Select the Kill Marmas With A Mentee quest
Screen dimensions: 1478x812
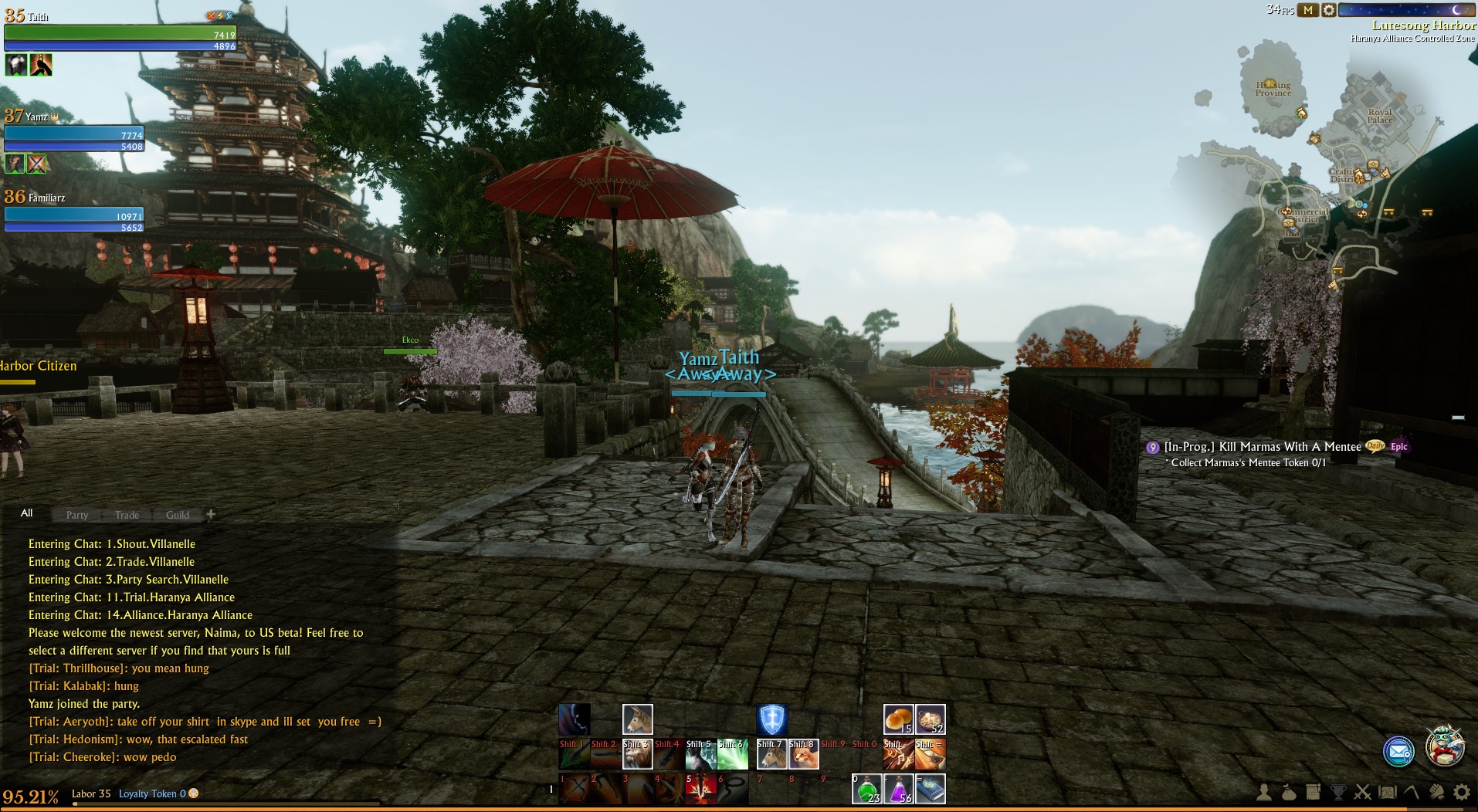tap(1262, 447)
